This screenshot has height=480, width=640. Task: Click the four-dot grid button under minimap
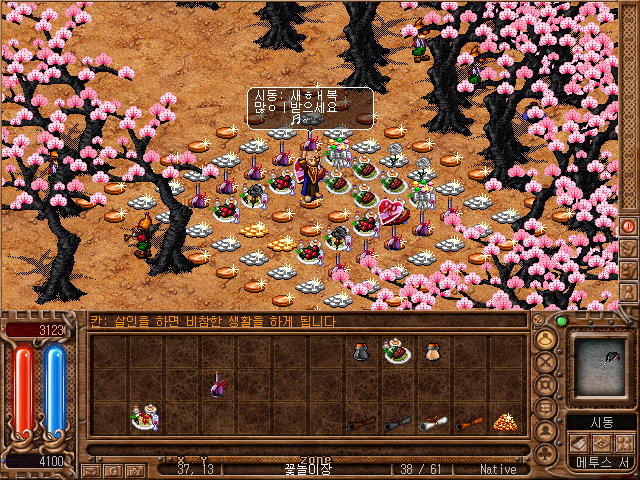coord(626,442)
